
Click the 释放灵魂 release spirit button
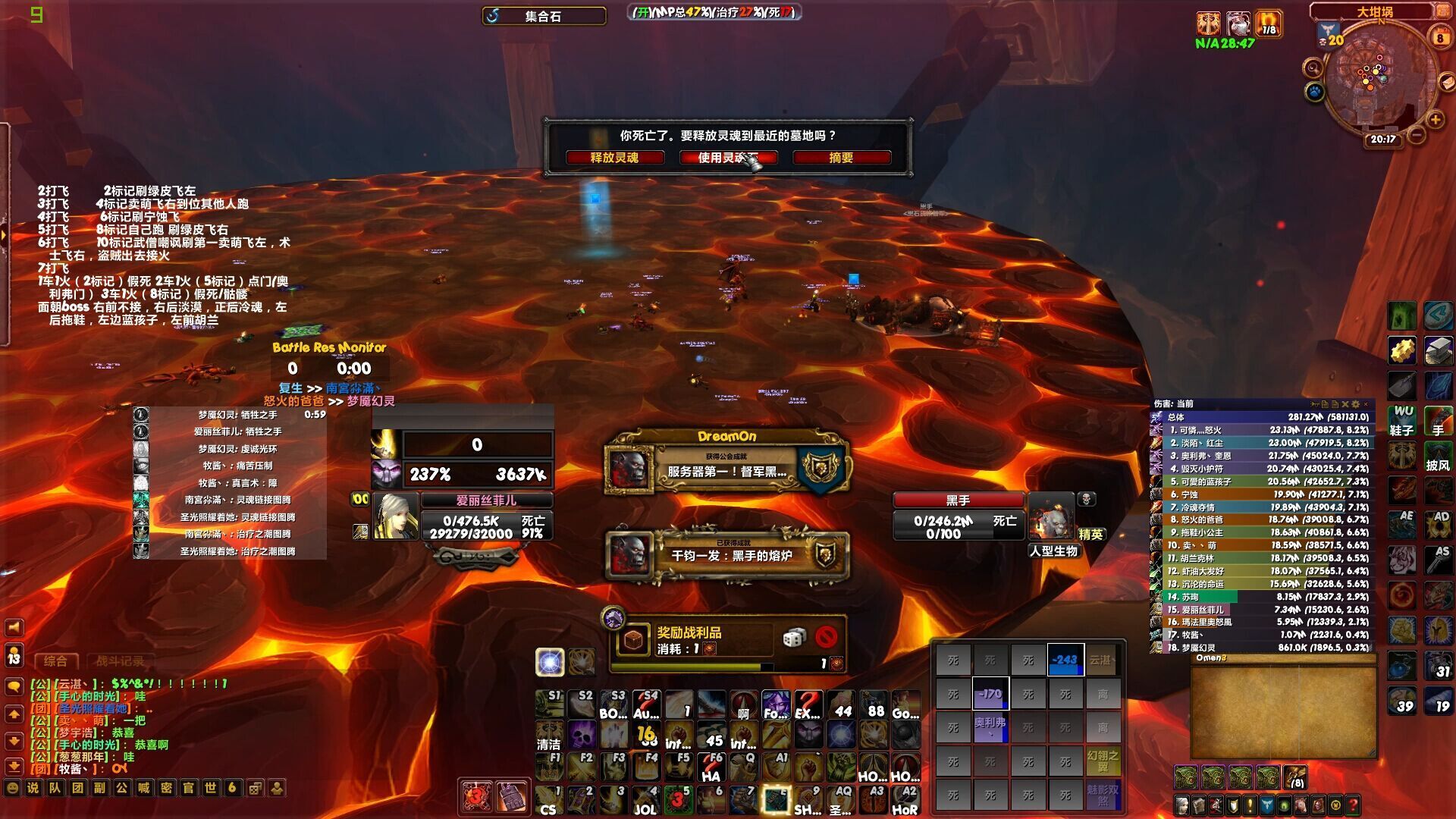pos(614,158)
